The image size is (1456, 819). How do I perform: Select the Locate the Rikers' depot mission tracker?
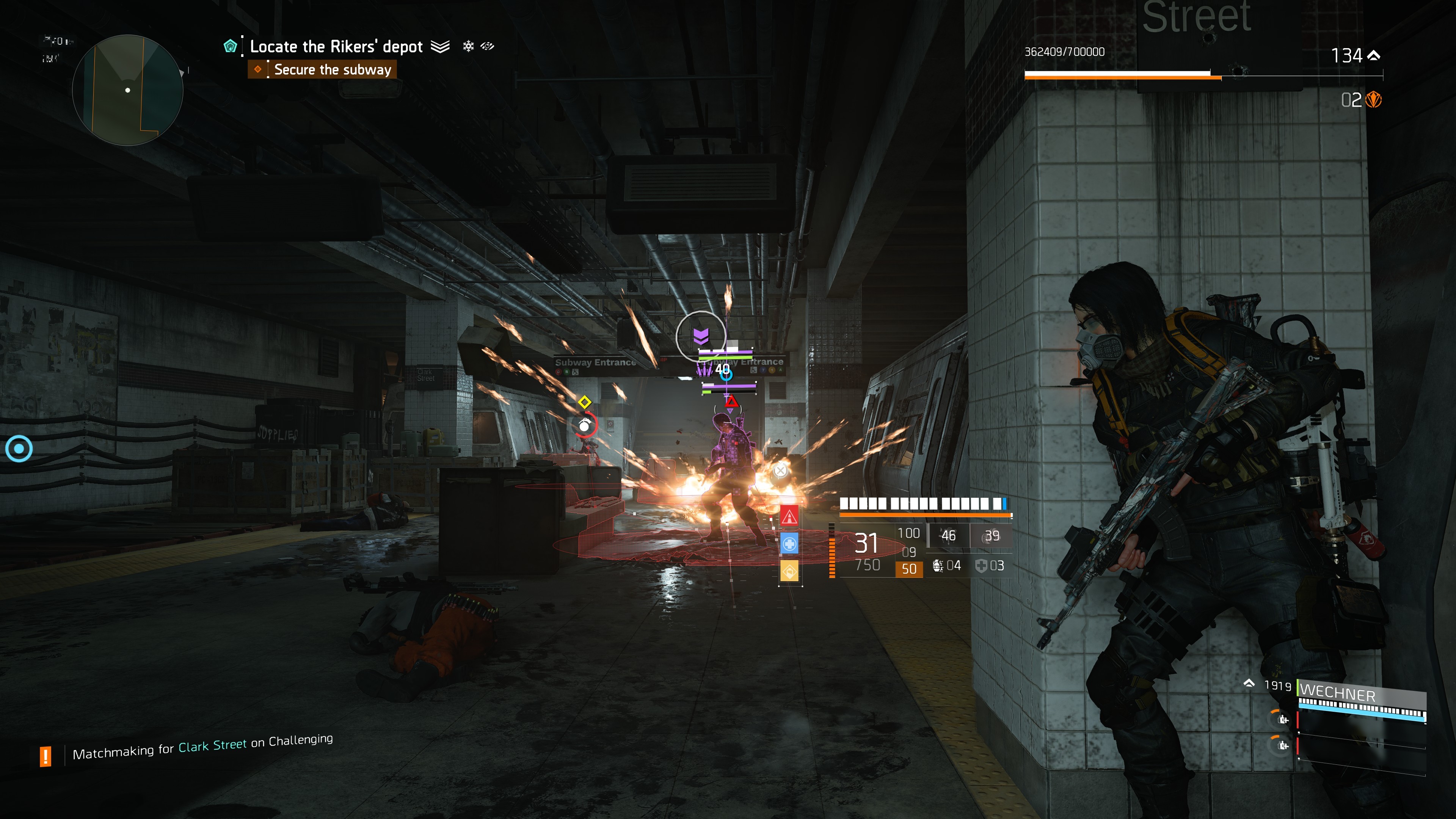coord(336,46)
